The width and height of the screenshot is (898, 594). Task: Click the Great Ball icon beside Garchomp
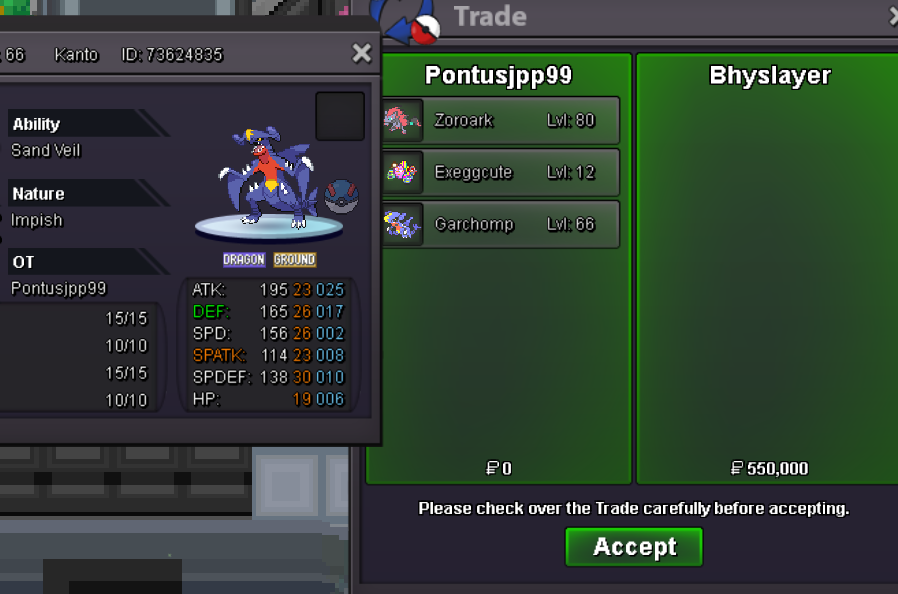click(339, 196)
